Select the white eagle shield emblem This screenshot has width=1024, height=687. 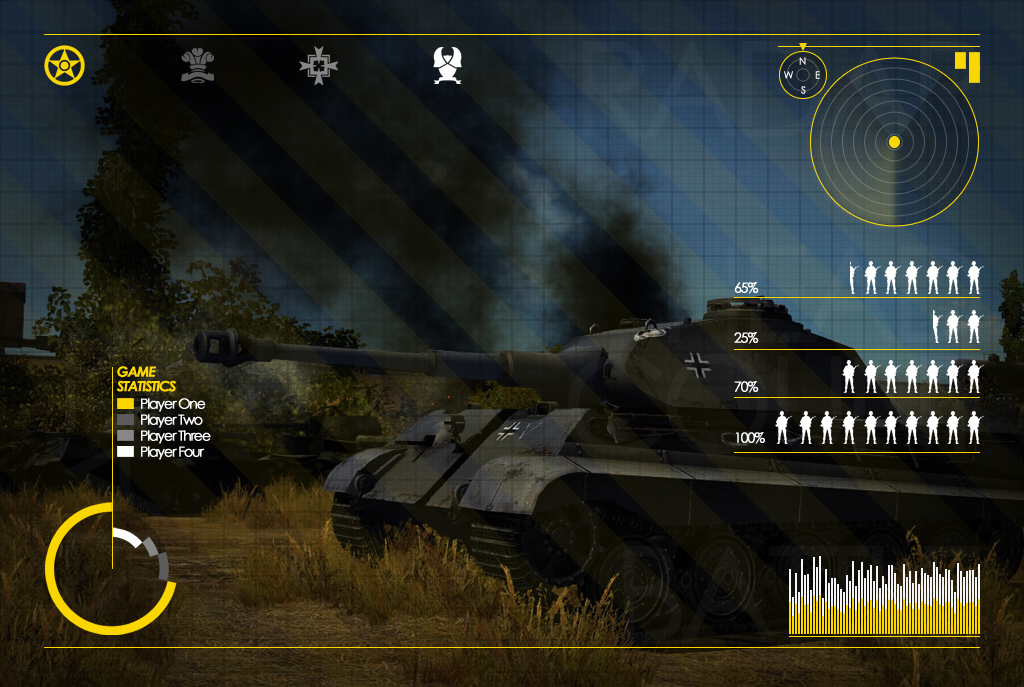point(447,66)
